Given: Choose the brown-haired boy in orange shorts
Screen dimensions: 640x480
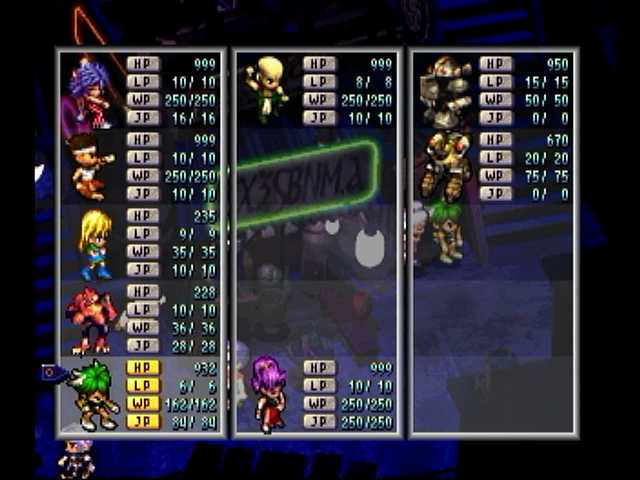Looking at the screenshot, I should click(88, 166).
